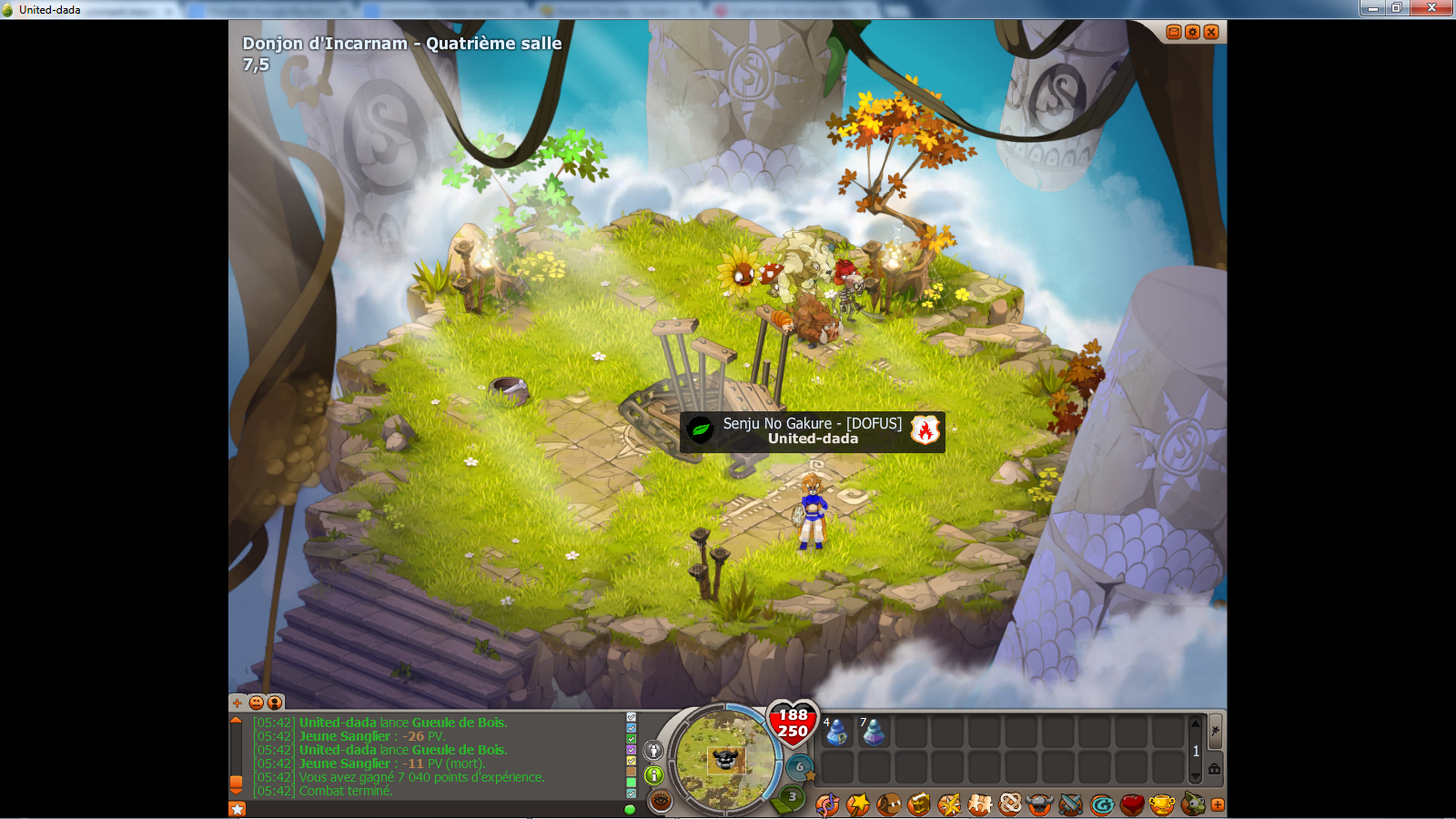Click the green online status dot

coord(630,808)
